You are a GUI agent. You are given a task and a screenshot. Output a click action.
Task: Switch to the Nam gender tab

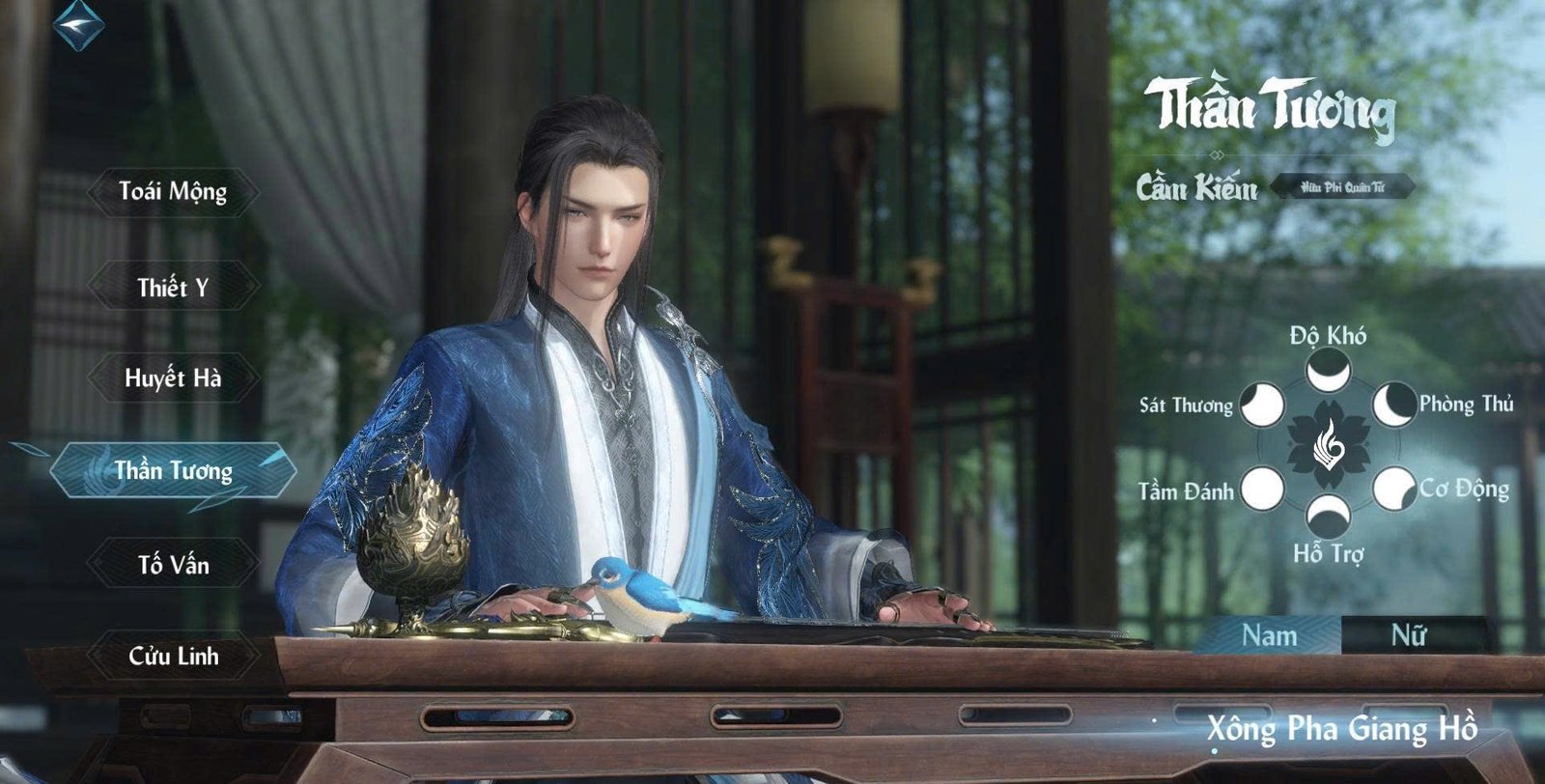(x=1269, y=635)
